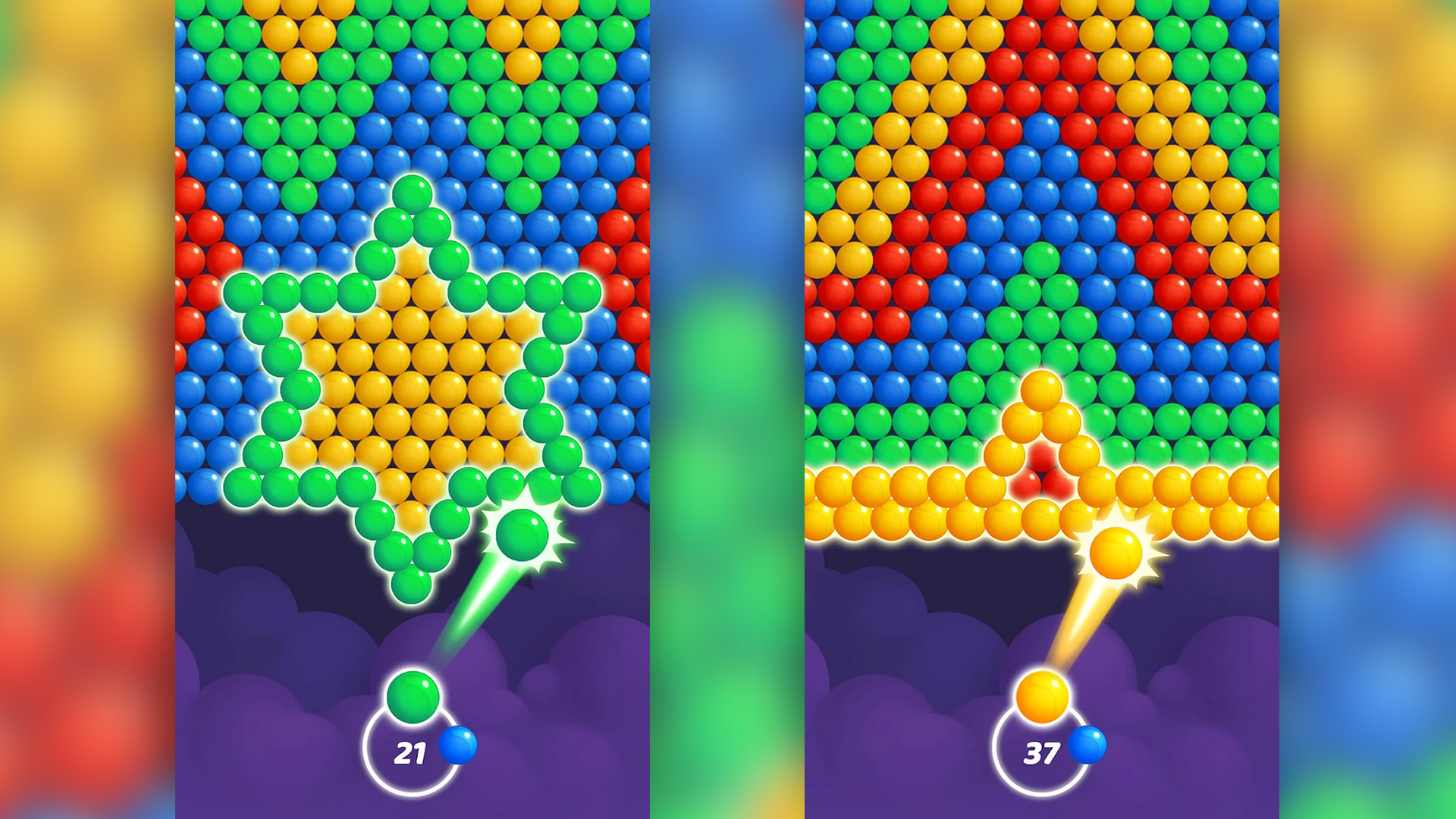1456x819 pixels.
Task: Open the right shooter's remaining-bubbles counter
Action: click(x=1042, y=754)
